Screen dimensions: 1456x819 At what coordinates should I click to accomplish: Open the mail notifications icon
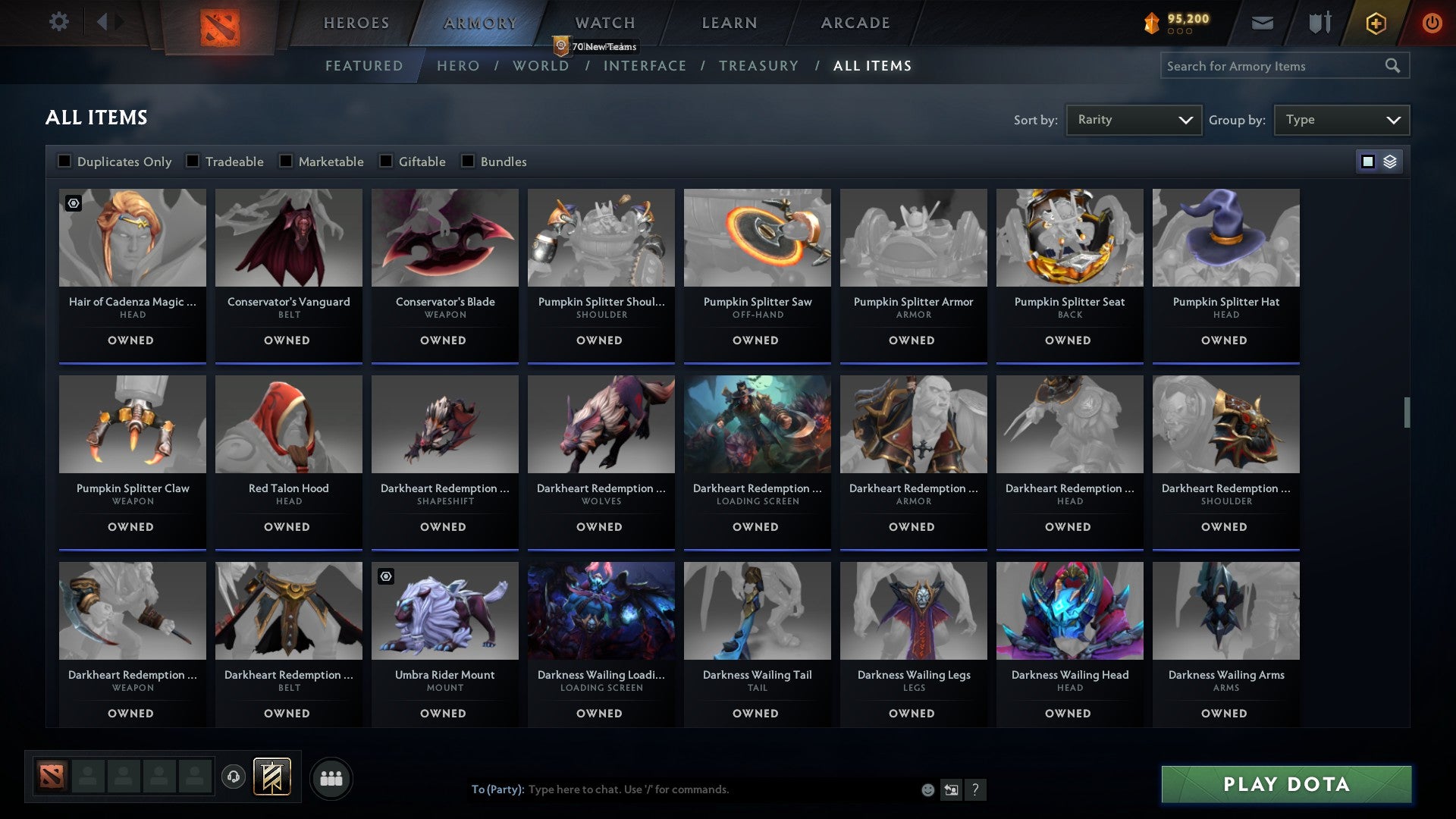click(x=1263, y=23)
